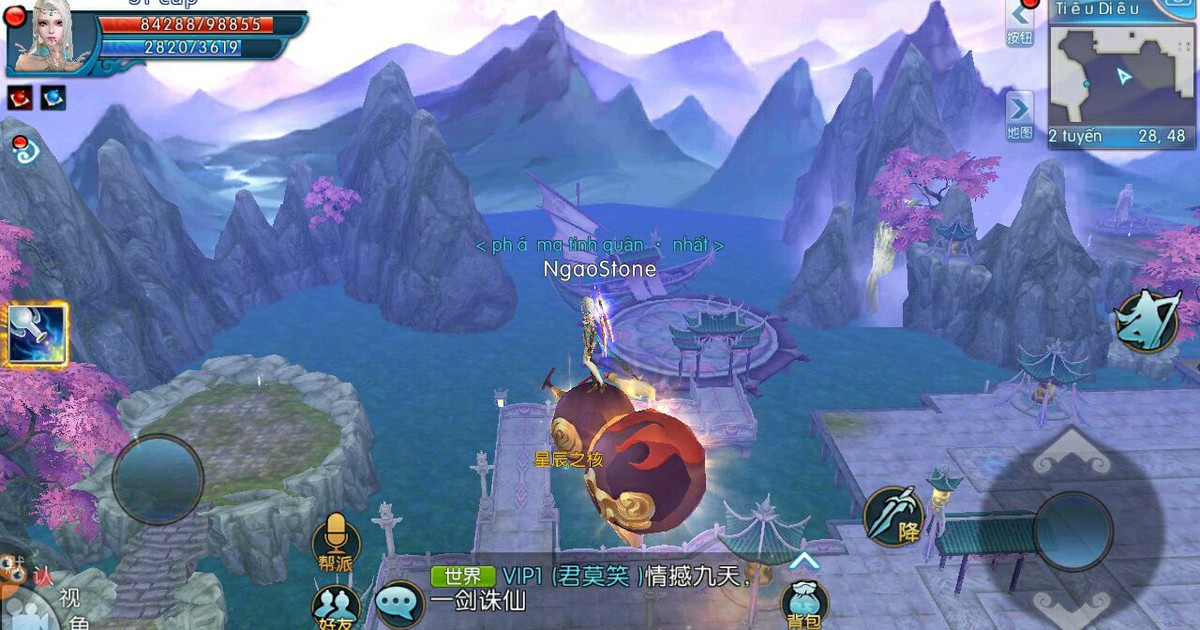The height and width of the screenshot is (630, 1200).
Task: Tap the left virtual joystick circle
Action: click(x=158, y=478)
